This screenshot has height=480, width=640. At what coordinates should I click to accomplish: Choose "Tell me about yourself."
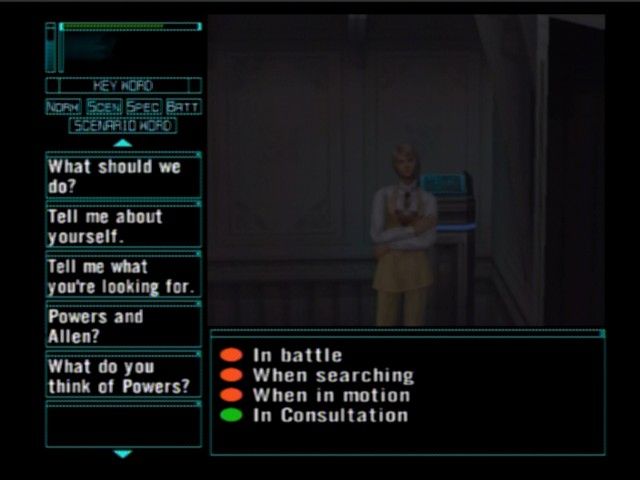(x=123, y=226)
